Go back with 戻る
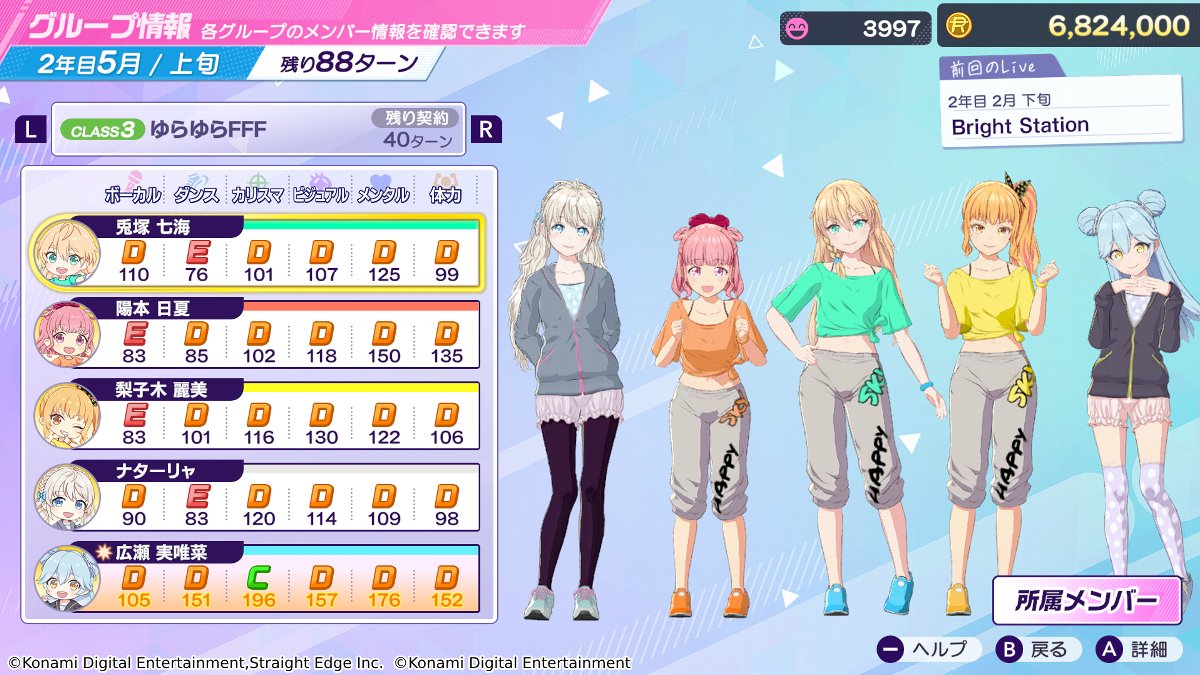The height and width of the screenshot is (675, 1200). [x=1034, y=649]
